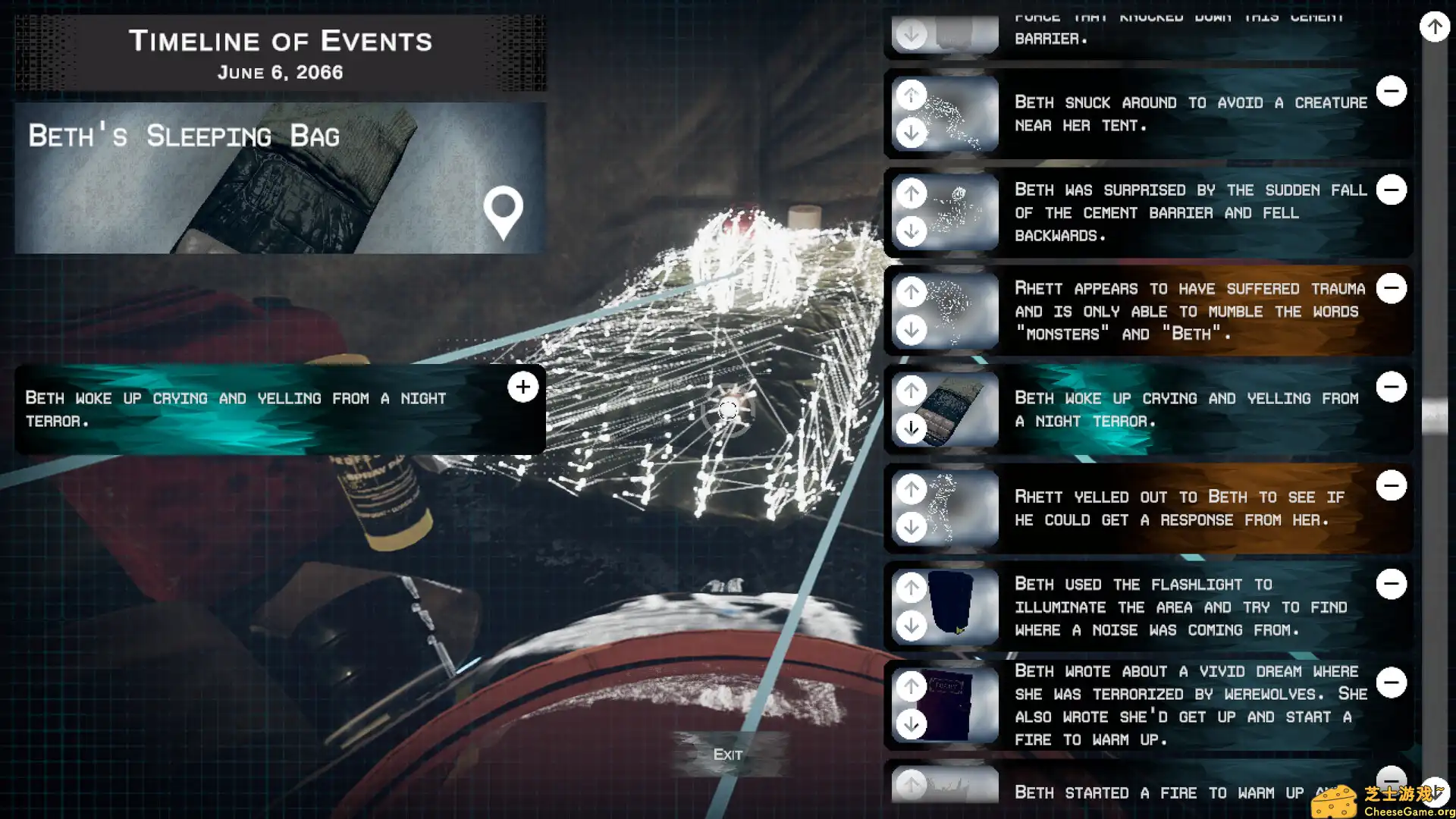Jump to the top of the timeline list

[x=1434, y=27]
